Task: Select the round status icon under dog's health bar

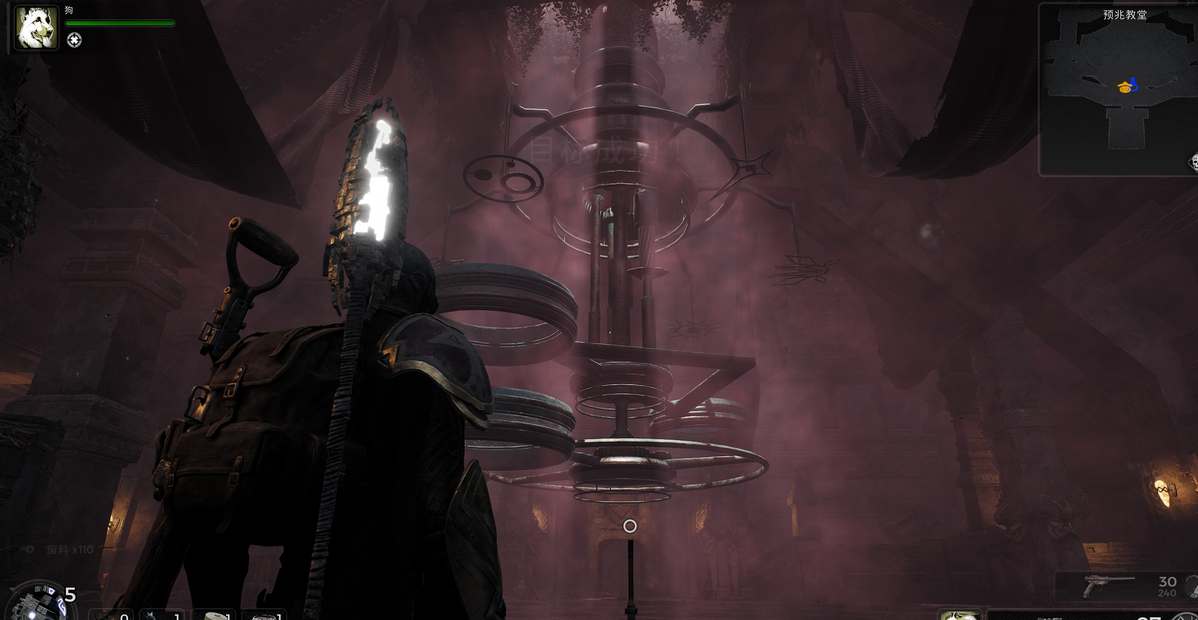Action: tap(74, 40)
